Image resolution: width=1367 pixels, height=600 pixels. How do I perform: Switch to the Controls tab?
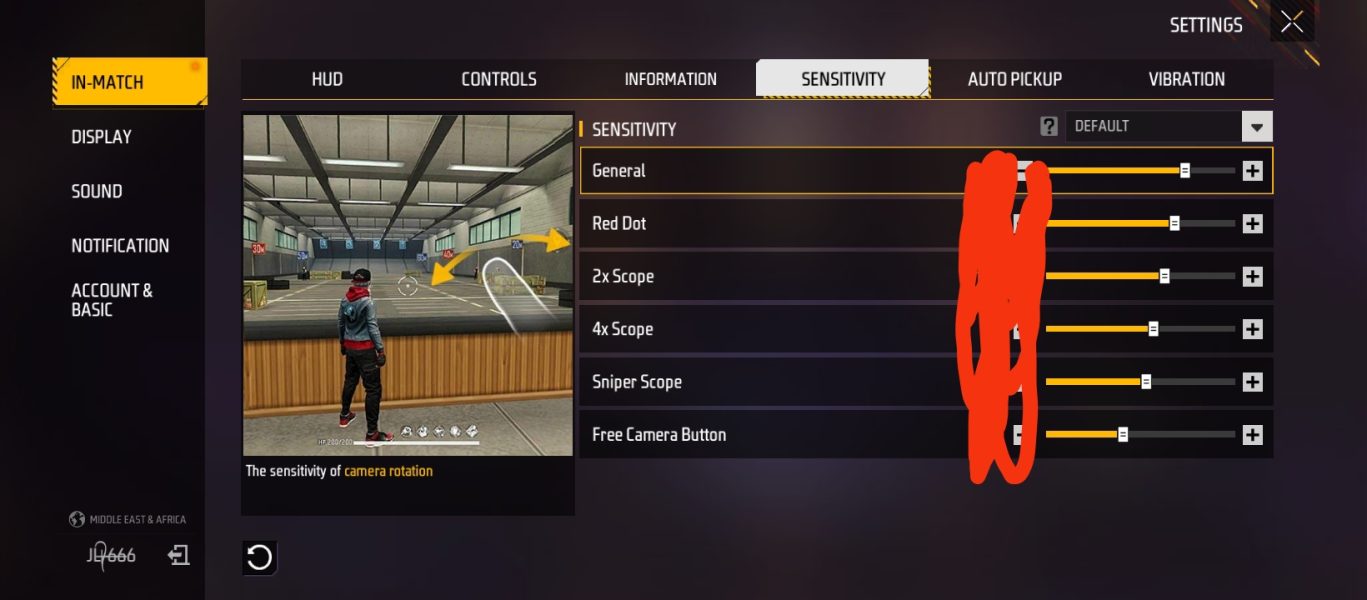tap(499, 79)
